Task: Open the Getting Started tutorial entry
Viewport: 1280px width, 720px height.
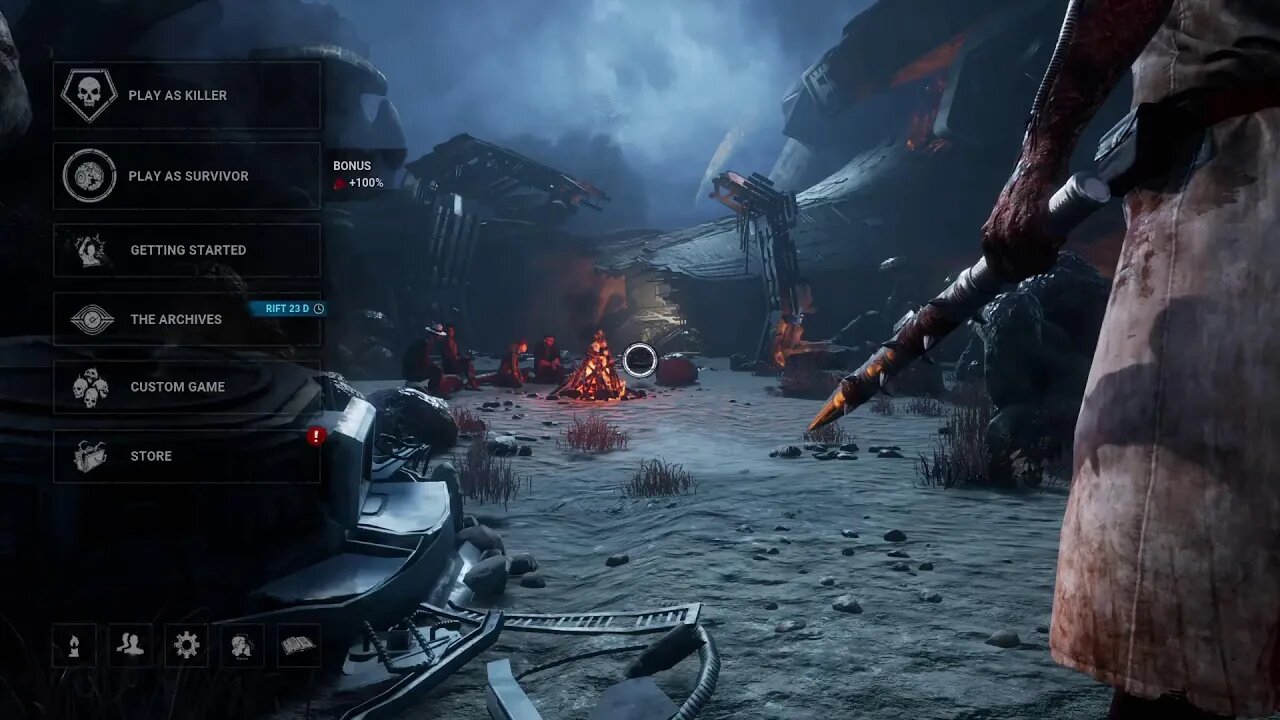Action: pyautogui.click(x=187, y=250)
